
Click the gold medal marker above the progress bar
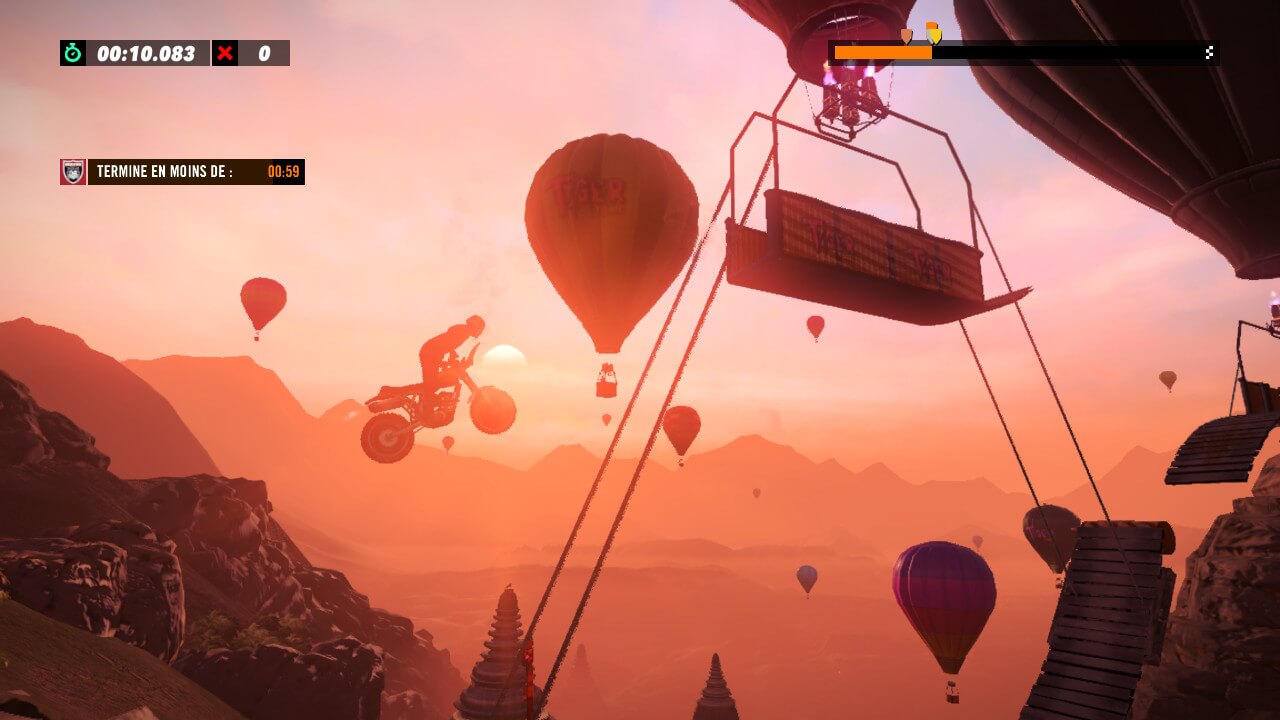tap(933, 34)
